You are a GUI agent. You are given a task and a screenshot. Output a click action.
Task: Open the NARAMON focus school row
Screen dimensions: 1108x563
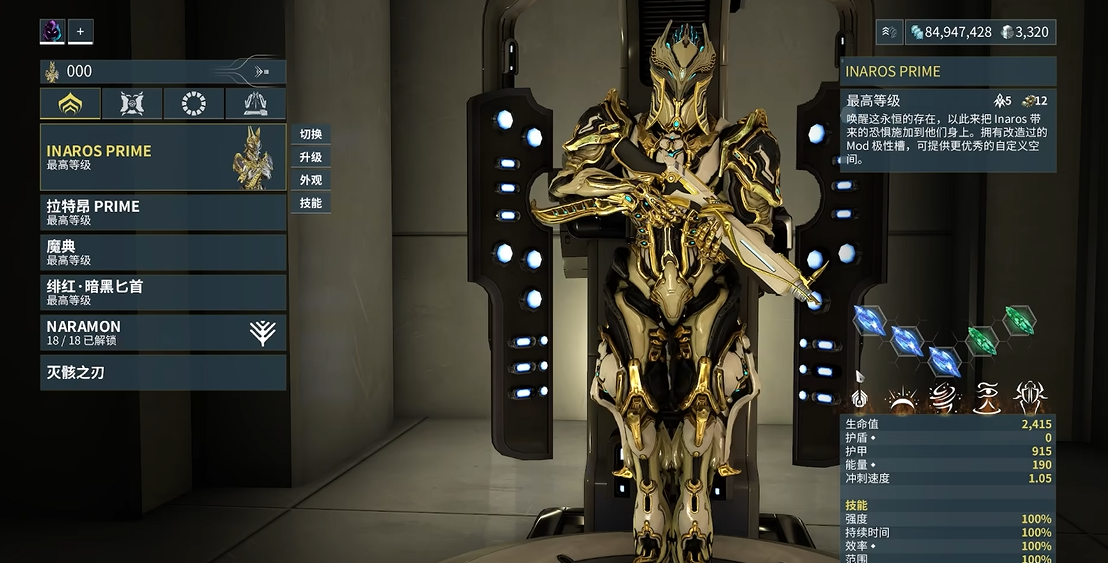(x=162, y=332)
